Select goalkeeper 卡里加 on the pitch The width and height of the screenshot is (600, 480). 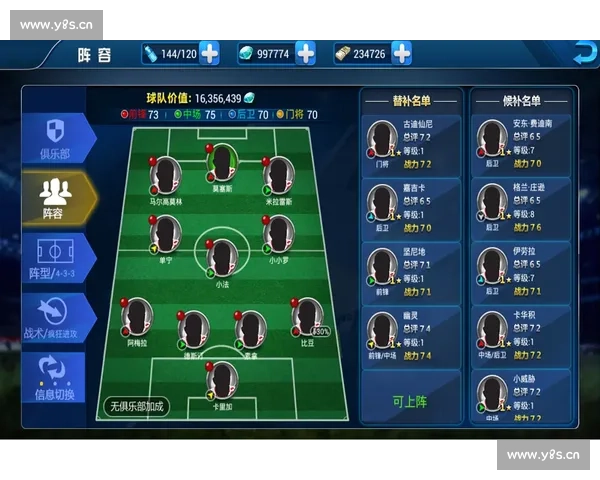click(221, 381)
